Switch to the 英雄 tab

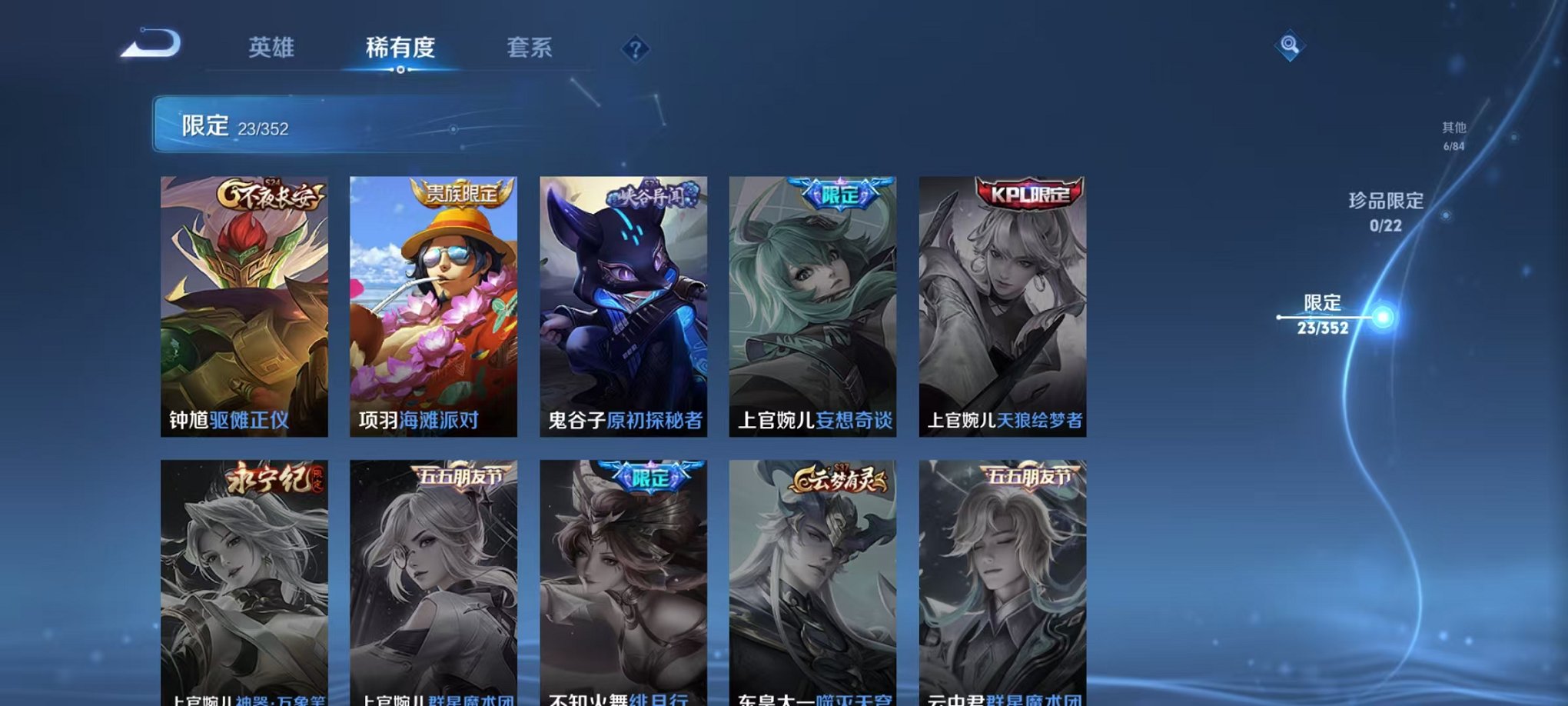pos(272,48)
